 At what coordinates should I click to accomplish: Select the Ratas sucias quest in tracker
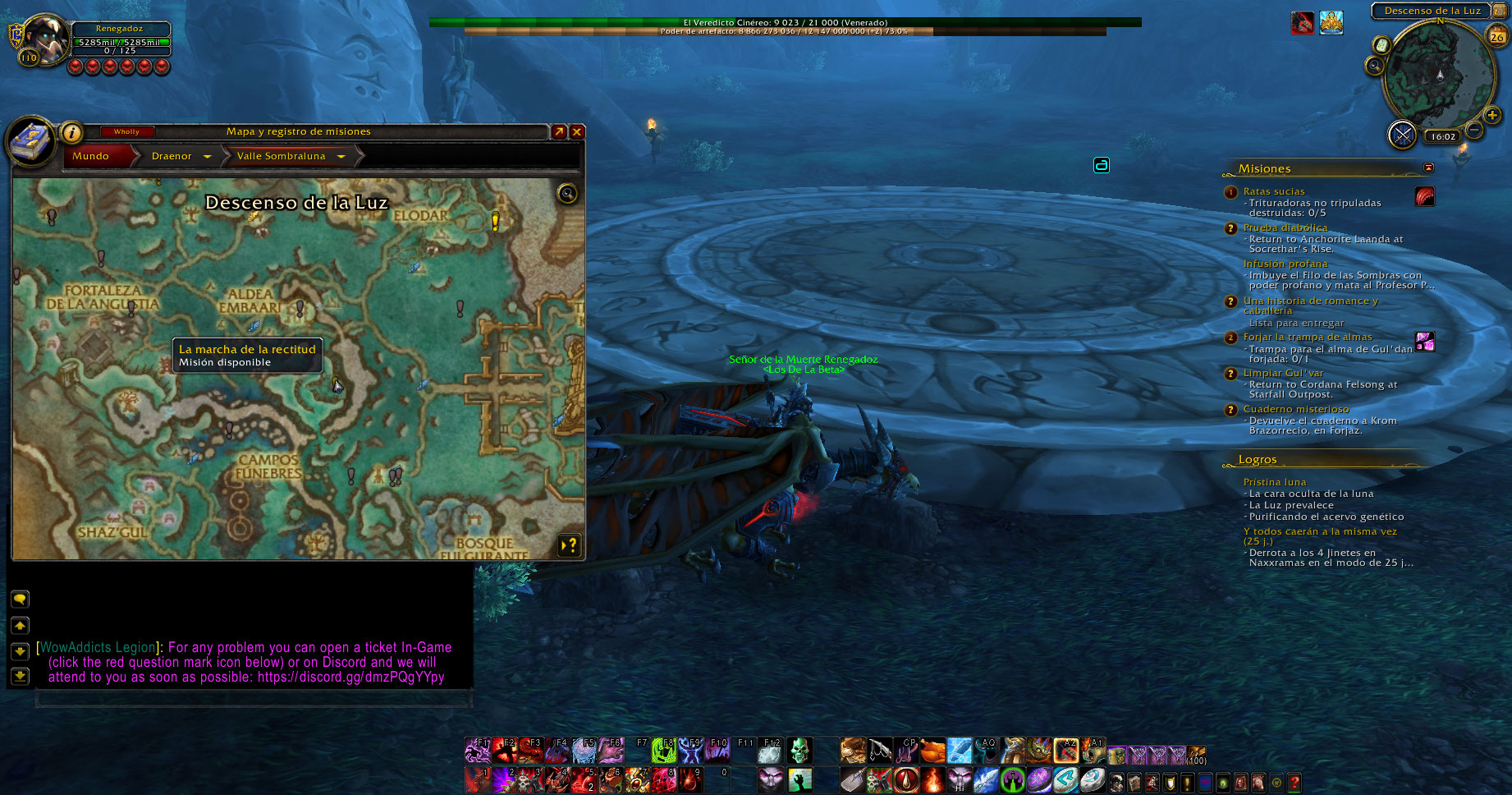pos(1273,191)
